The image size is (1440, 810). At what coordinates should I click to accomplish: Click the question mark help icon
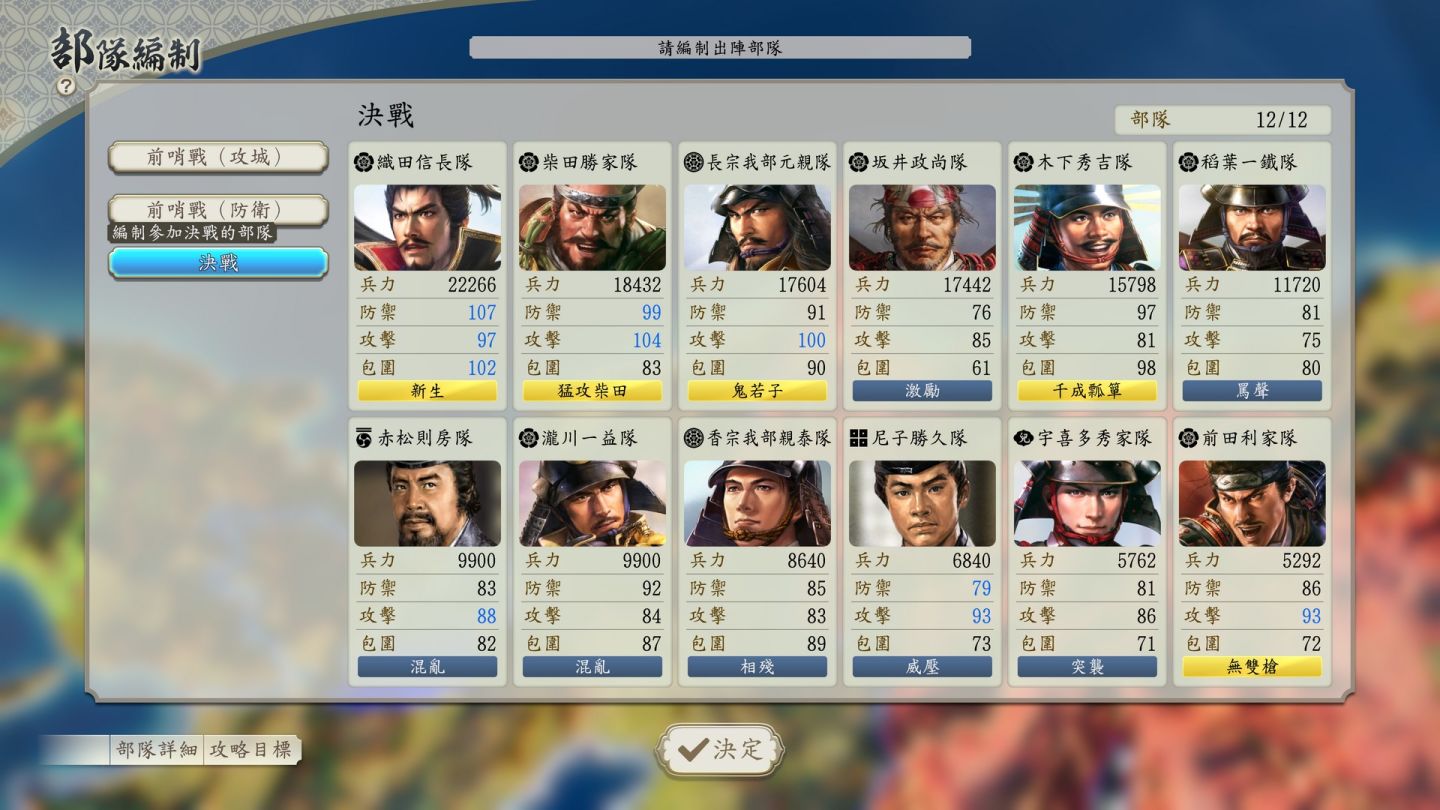[66, 87]
